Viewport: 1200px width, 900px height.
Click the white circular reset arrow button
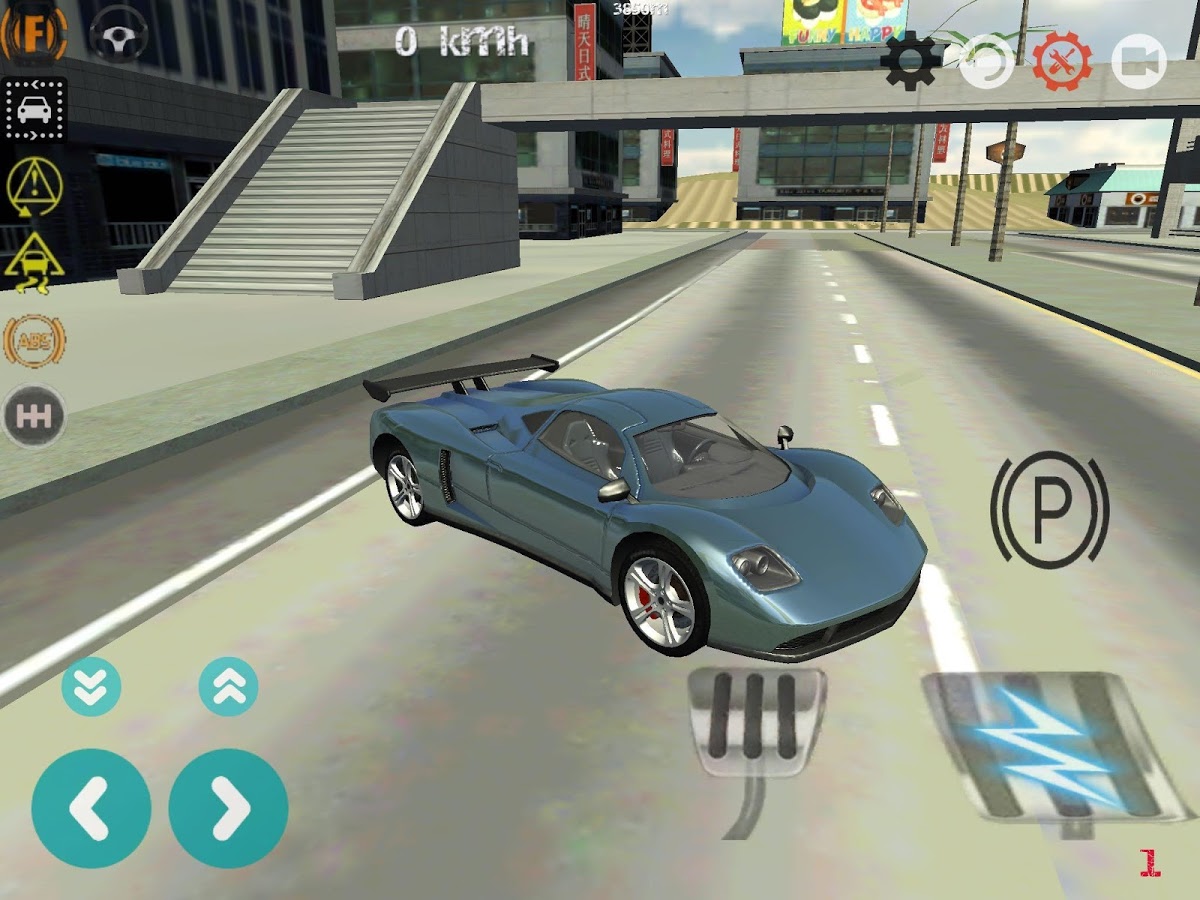click(986, 61)
